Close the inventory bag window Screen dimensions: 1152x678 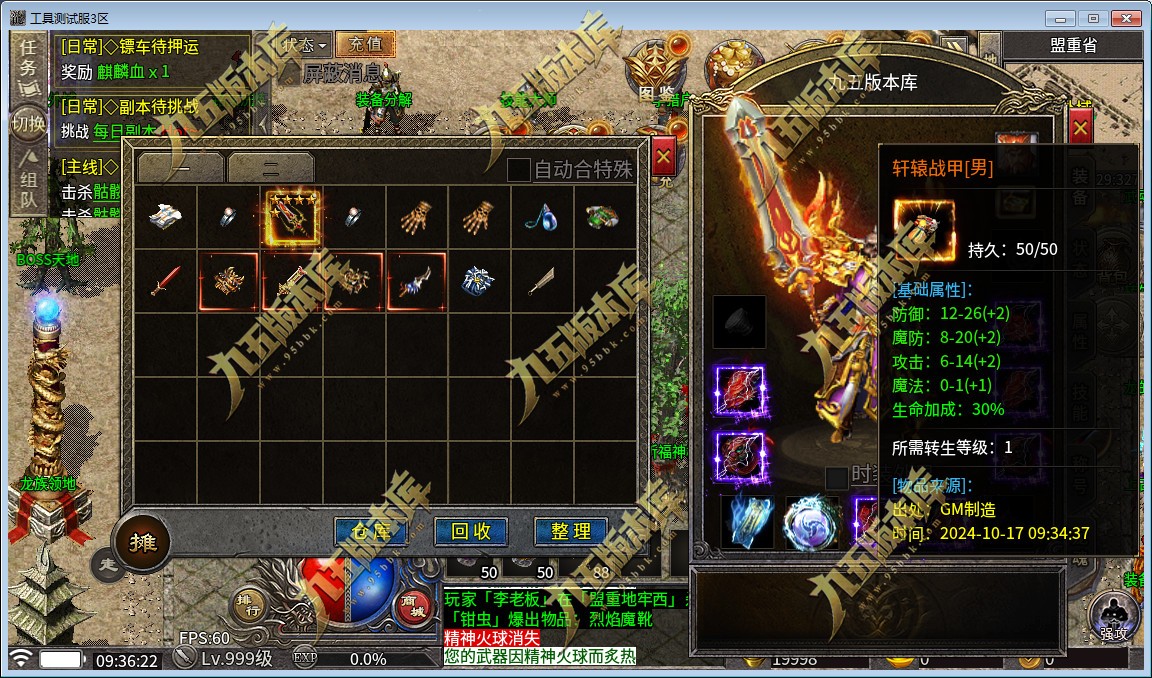pyautogui.click(x=663, y=157)
